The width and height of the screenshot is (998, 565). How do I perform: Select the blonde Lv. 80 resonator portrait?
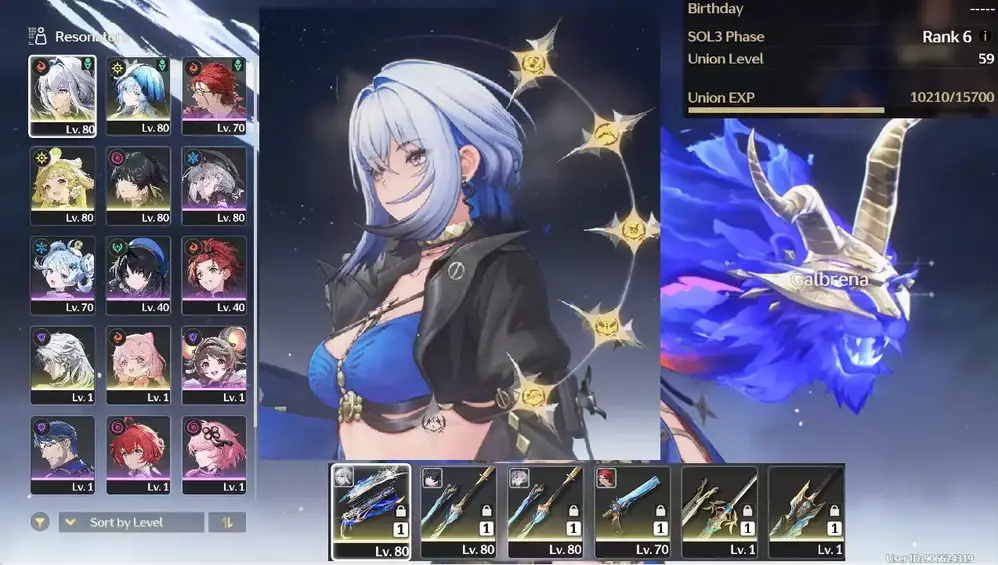tap(62, 185)
